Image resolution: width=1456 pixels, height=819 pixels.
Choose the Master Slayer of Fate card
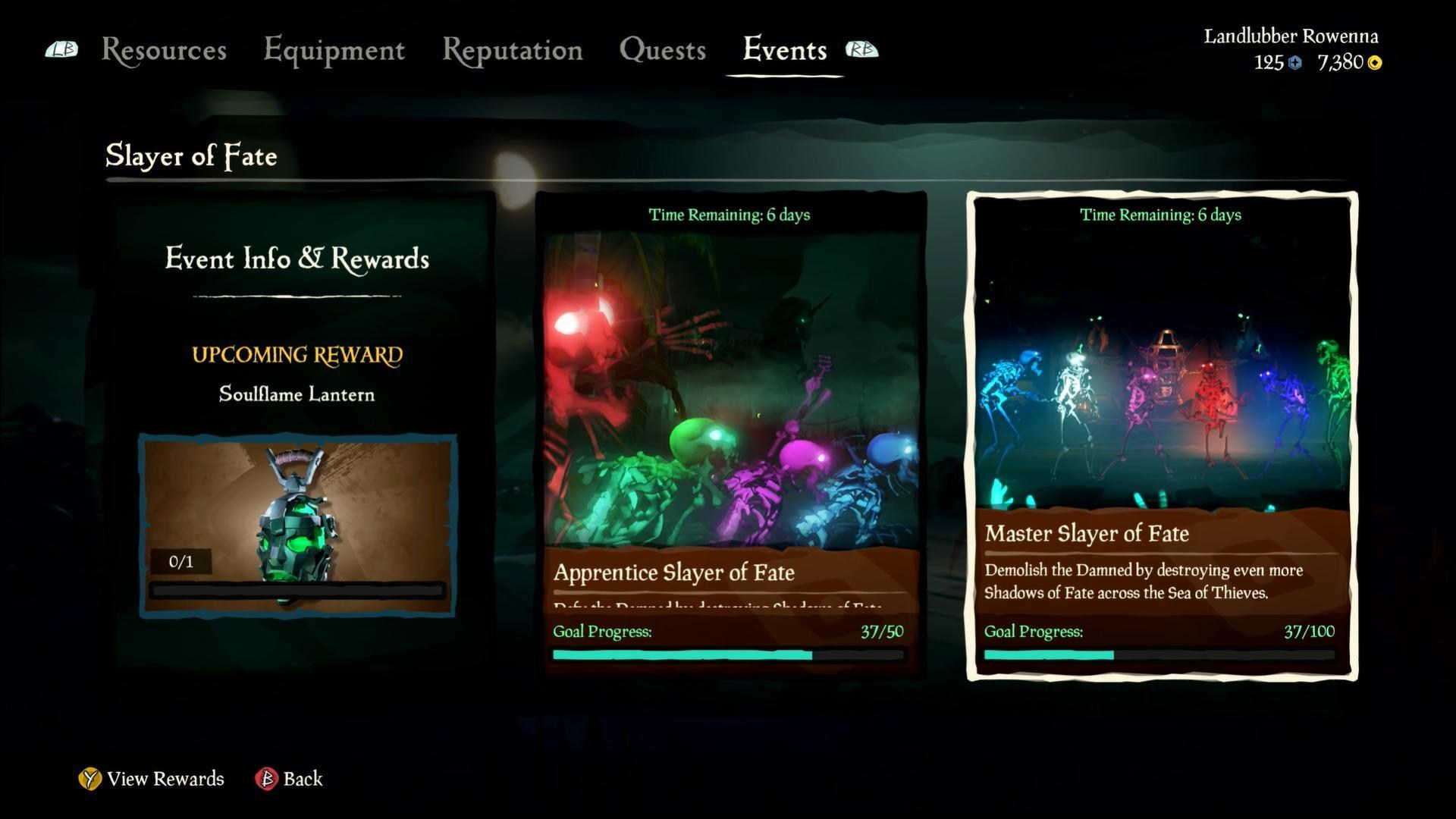1161,435
